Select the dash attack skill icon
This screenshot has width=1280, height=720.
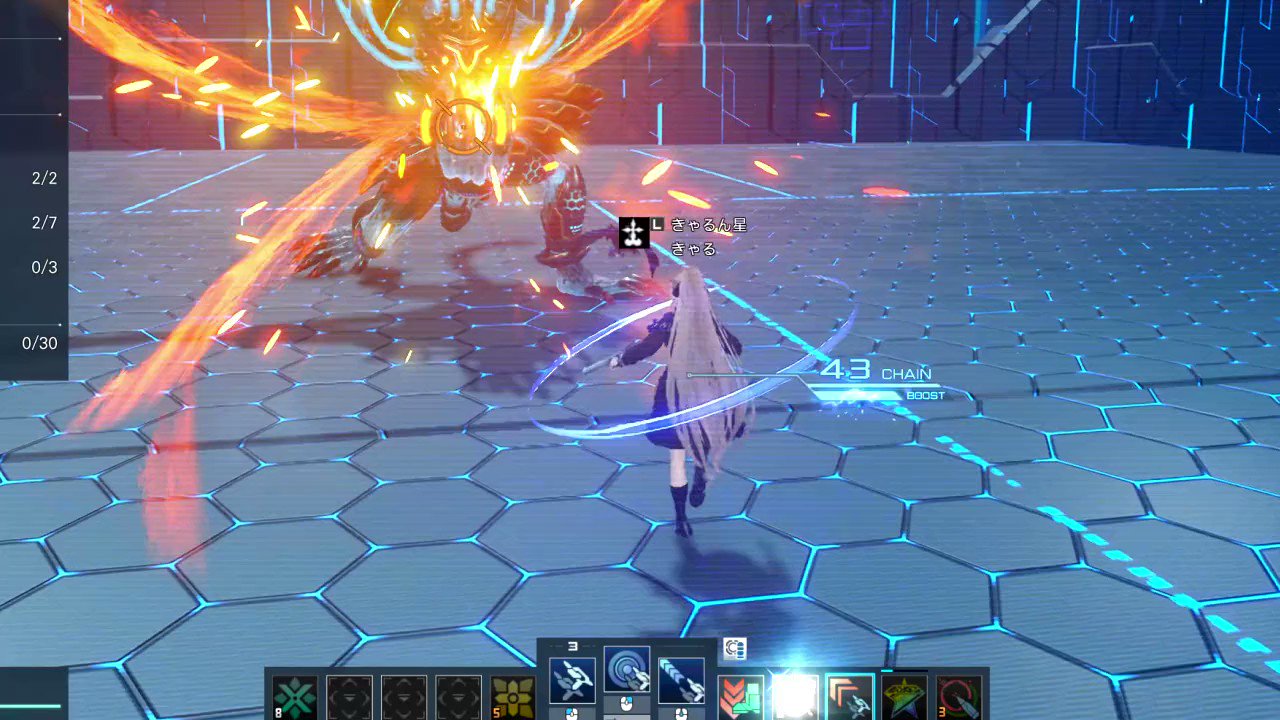coord(681,679)
